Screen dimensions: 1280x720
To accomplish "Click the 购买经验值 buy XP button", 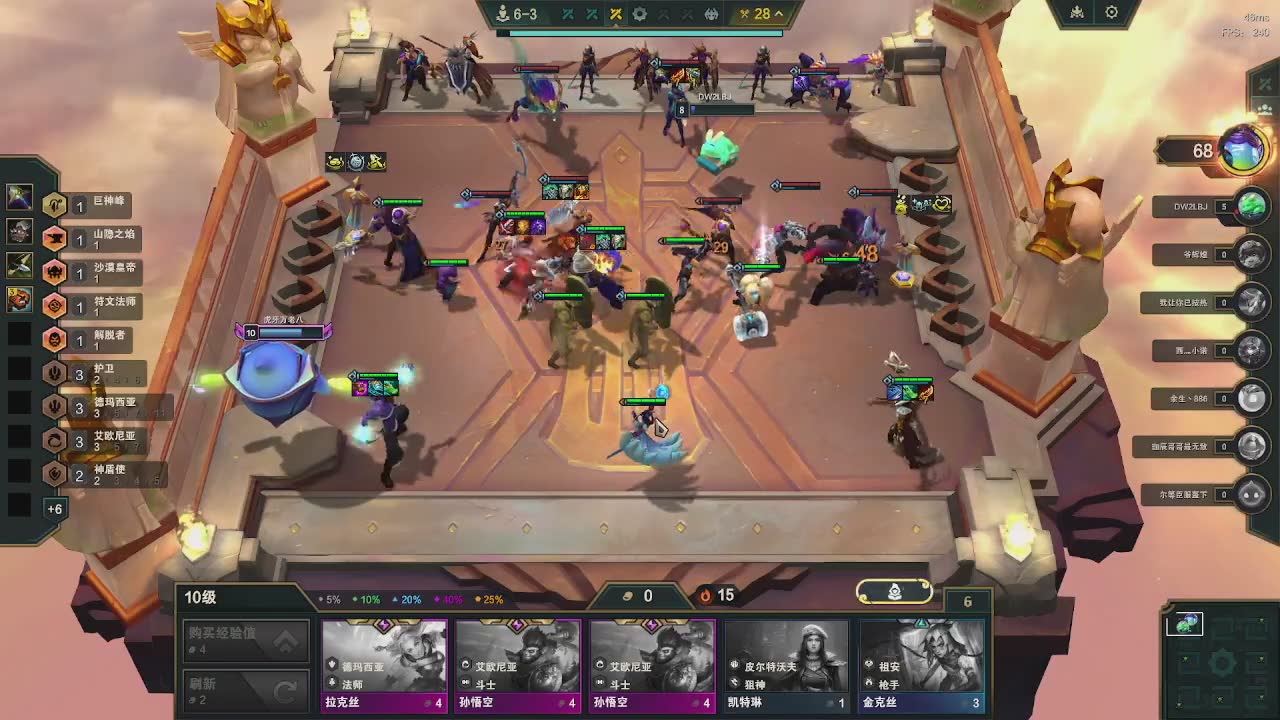I will 245,640.
